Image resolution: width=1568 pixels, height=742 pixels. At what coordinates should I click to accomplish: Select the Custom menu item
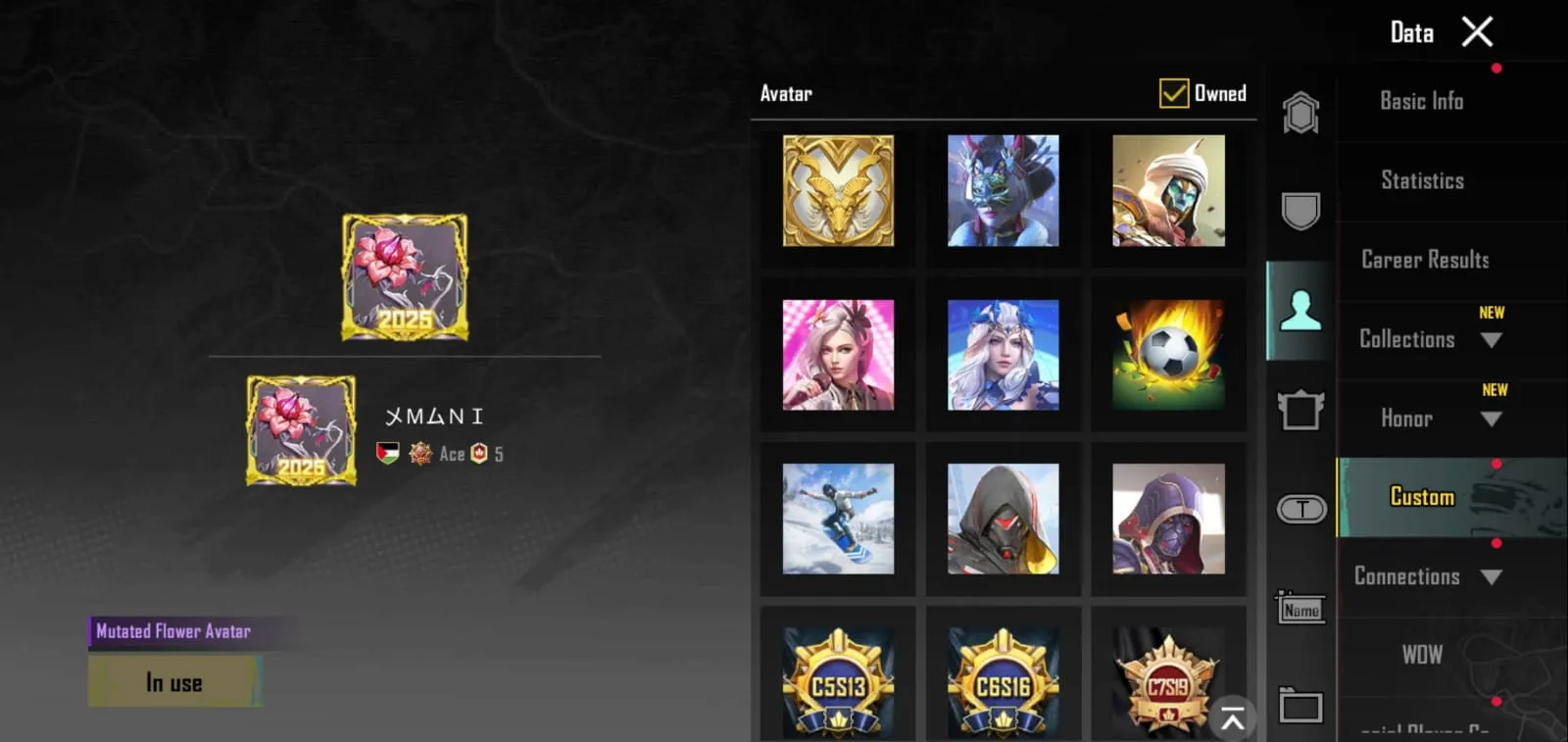click(x=1421, y=497)
